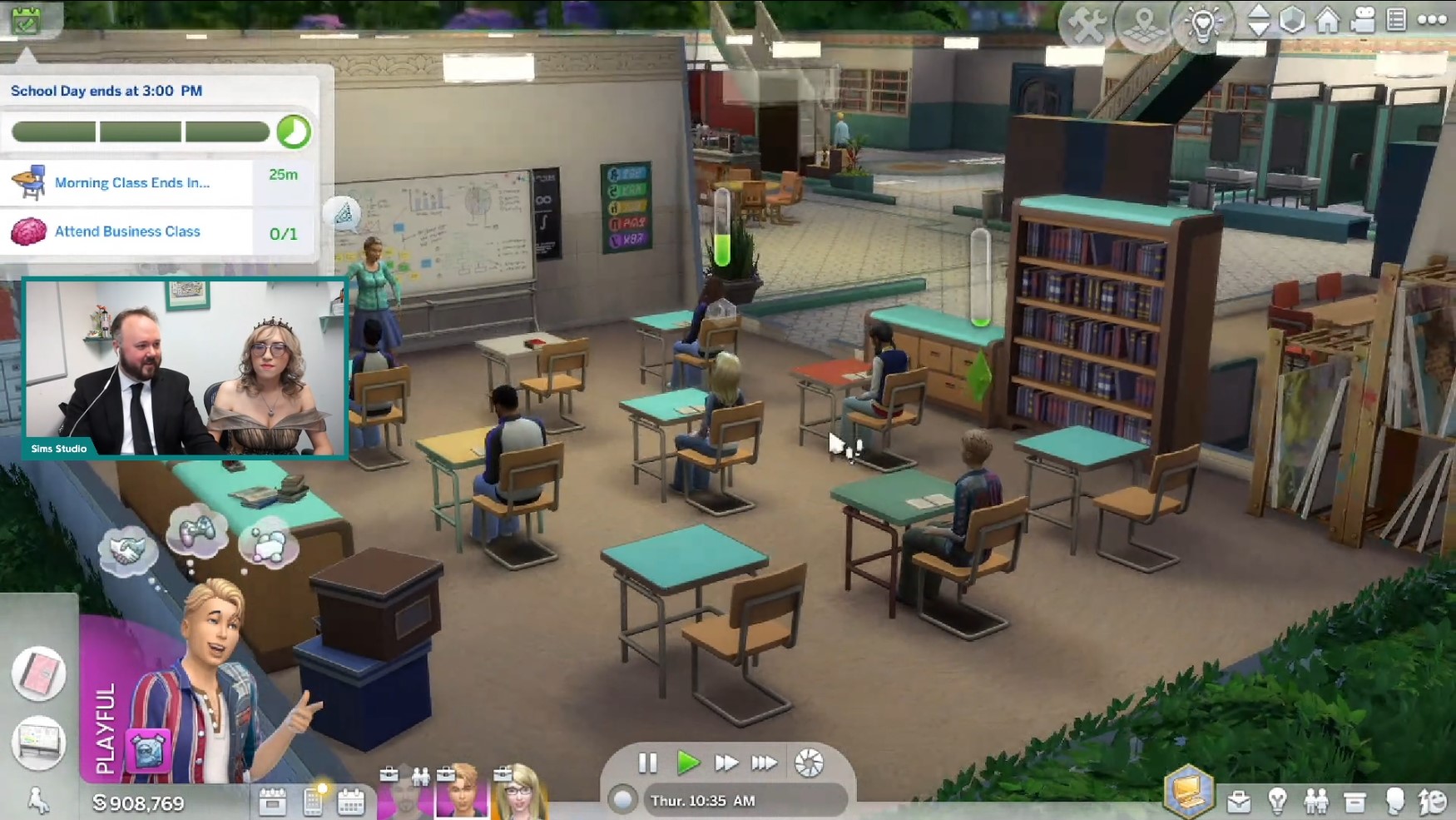Open the phone icon beside the funds
The image size is (1456, 820).
pyautogui.click(x=314, y=802)
